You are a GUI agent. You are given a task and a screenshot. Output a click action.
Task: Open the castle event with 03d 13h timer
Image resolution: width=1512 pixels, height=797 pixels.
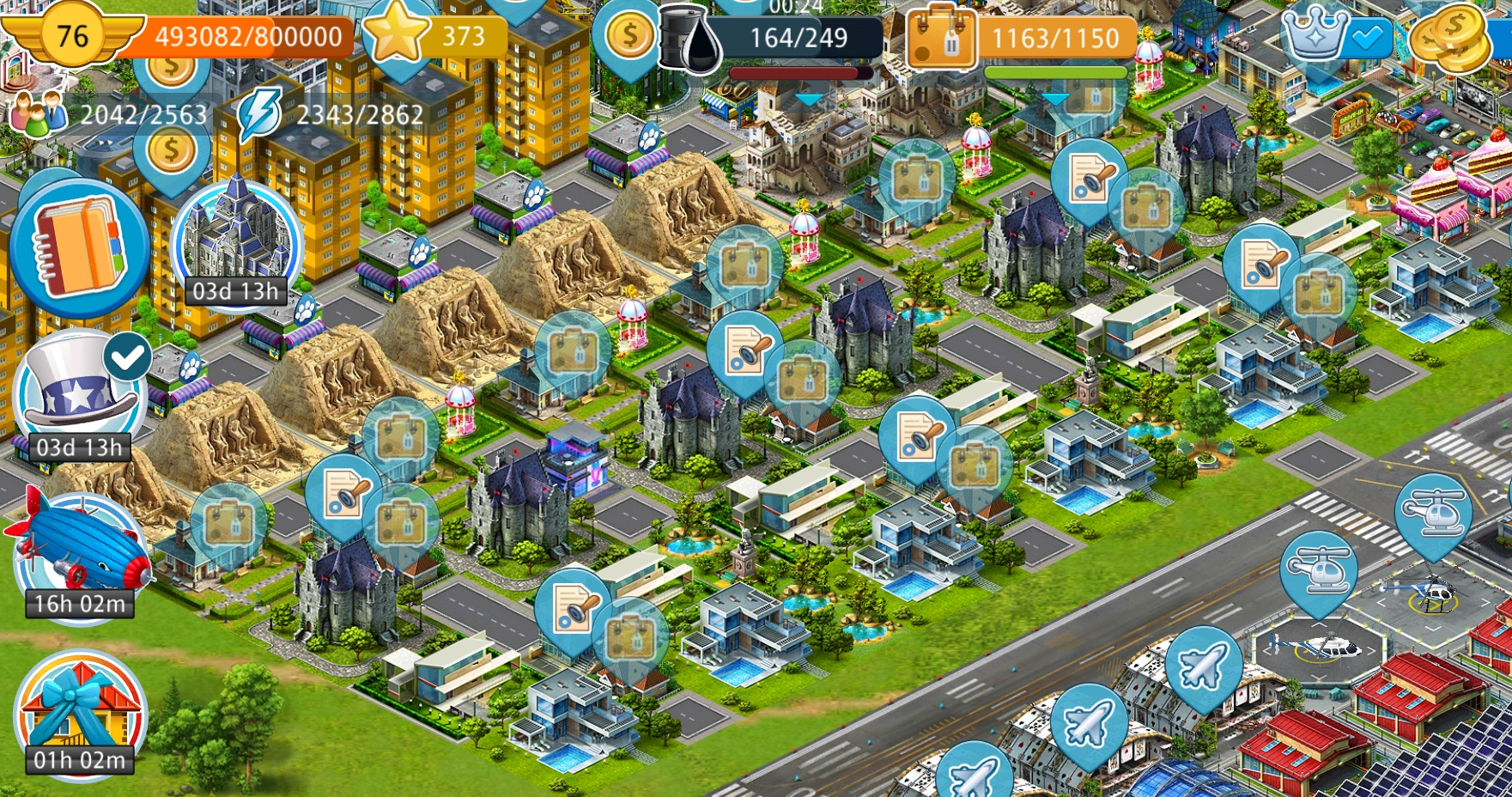point(236,240)
